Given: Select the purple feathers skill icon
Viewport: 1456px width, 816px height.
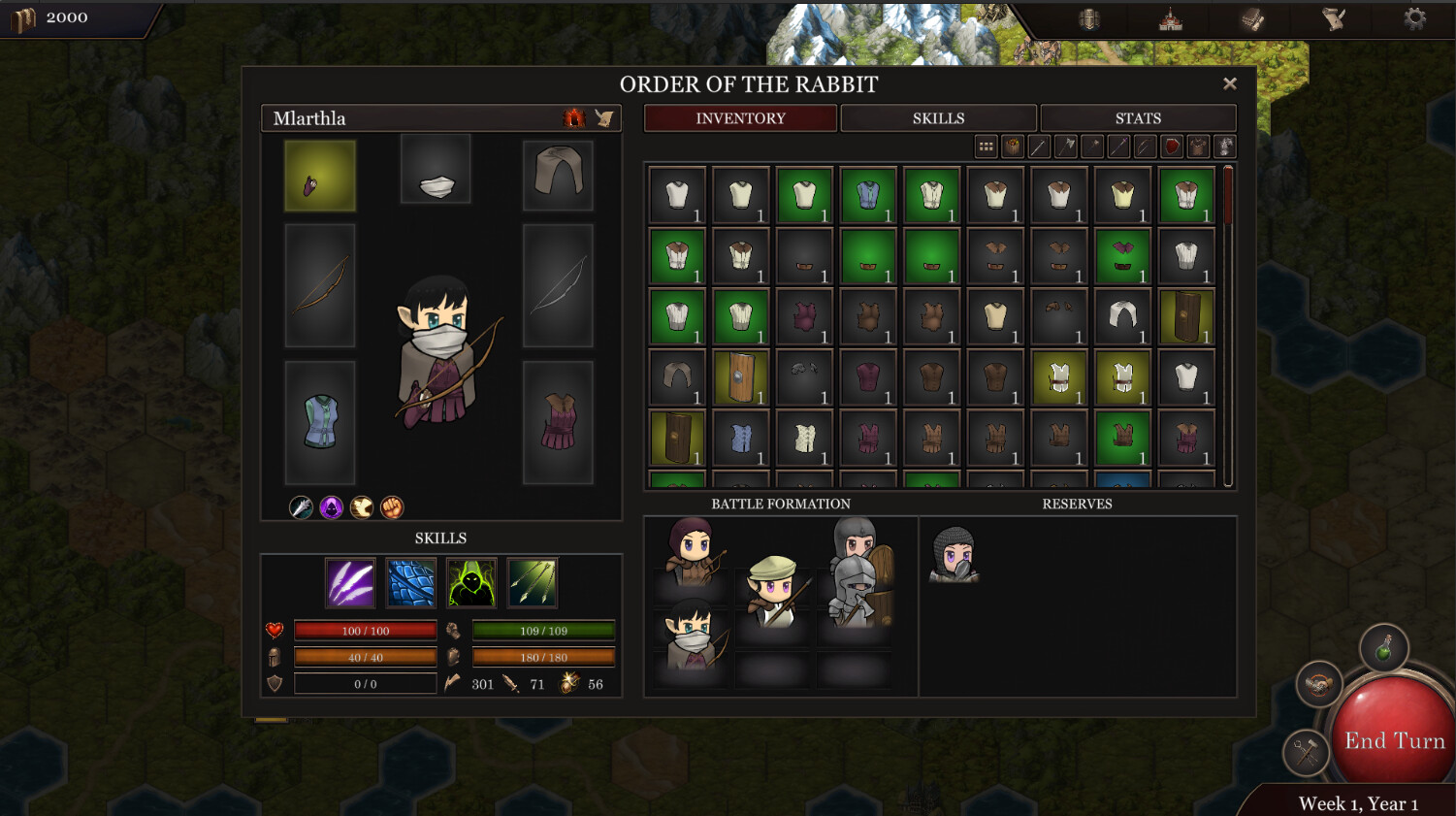Looking at the screenshot, I should pos(350,582).
